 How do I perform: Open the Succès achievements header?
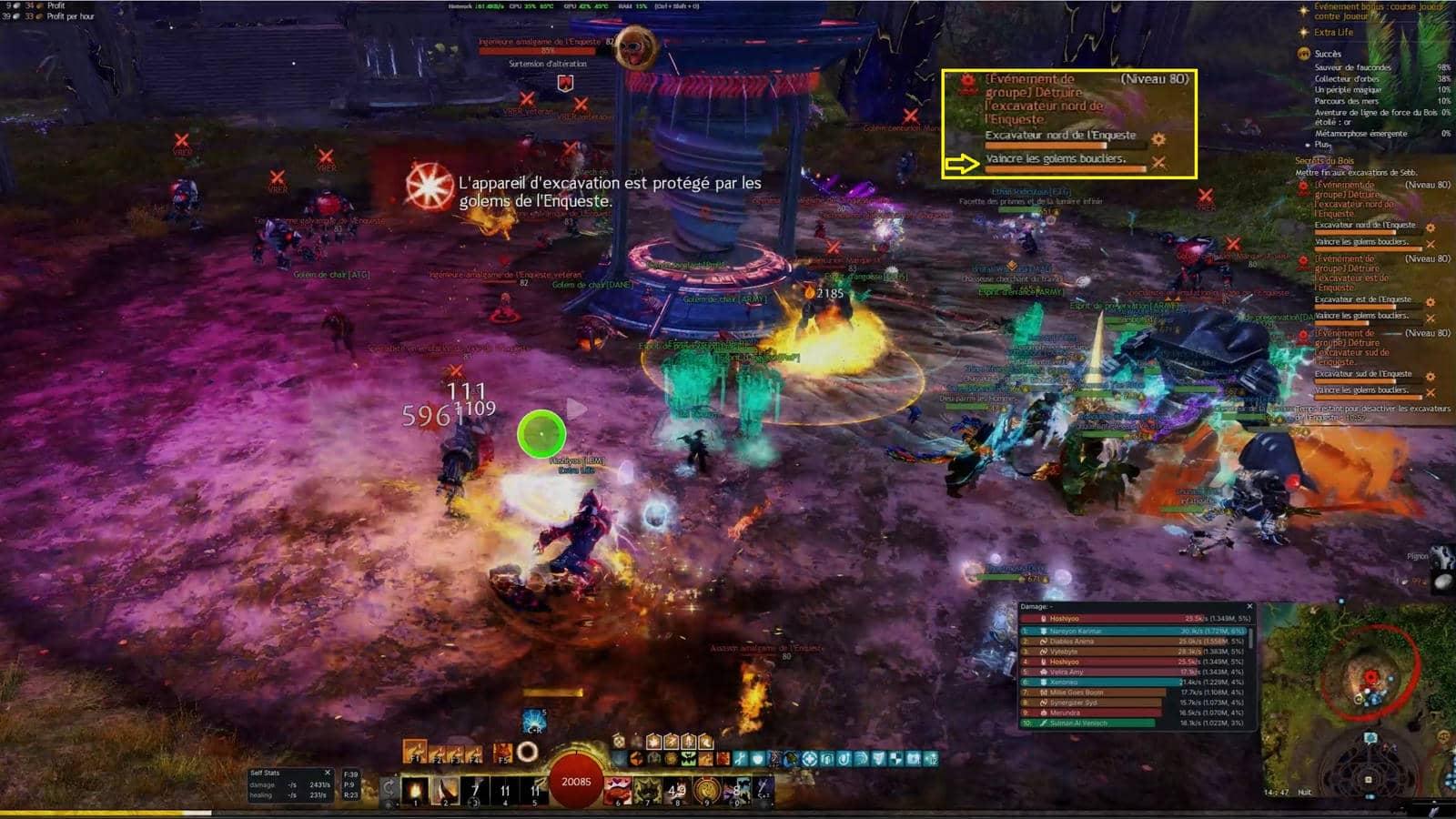click(x=1328, y=54)
